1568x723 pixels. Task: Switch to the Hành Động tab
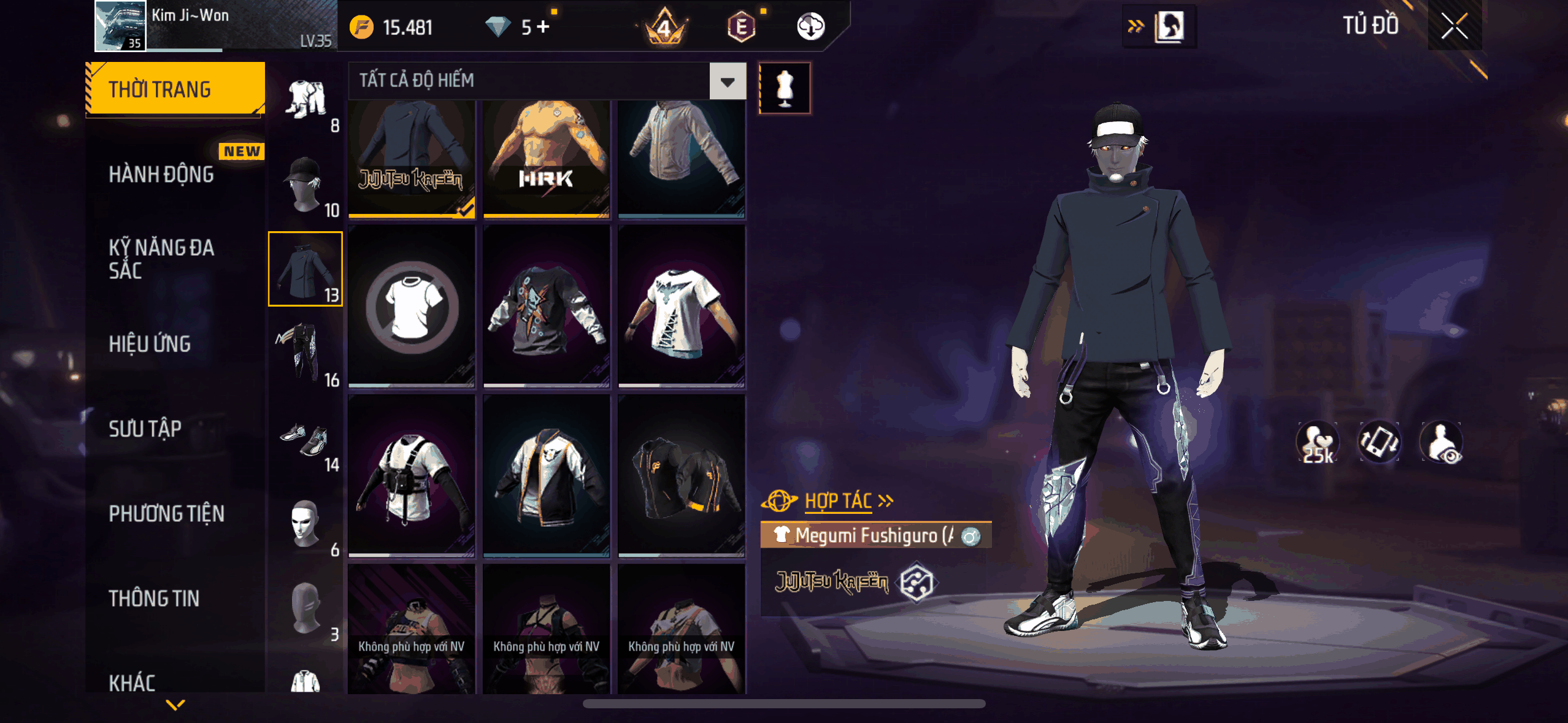click(x=161, y=175)
